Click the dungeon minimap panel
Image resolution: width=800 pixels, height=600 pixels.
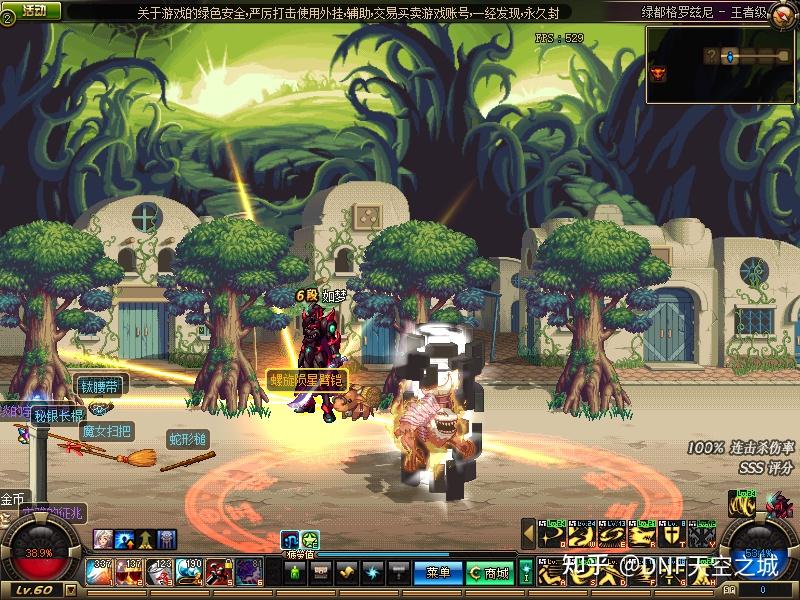pyautogui.click(x=720, y=65)
